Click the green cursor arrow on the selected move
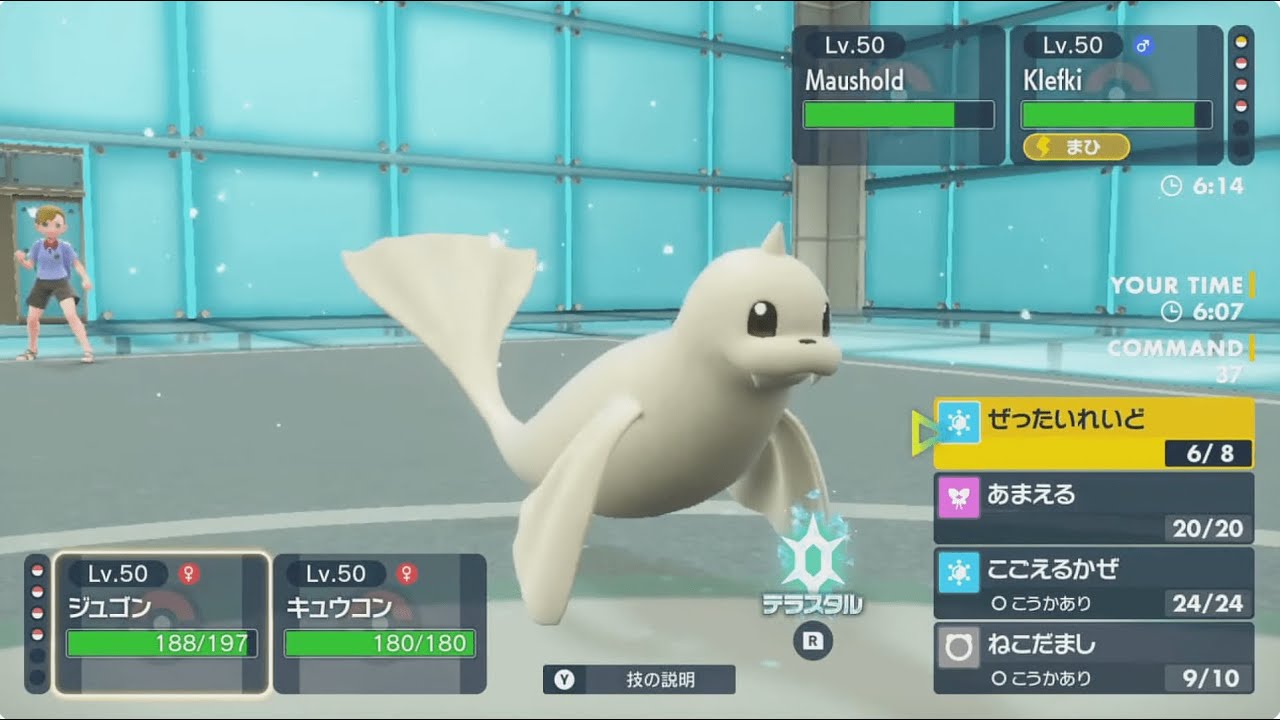The image size is (1280, 720). coord(925,431)
